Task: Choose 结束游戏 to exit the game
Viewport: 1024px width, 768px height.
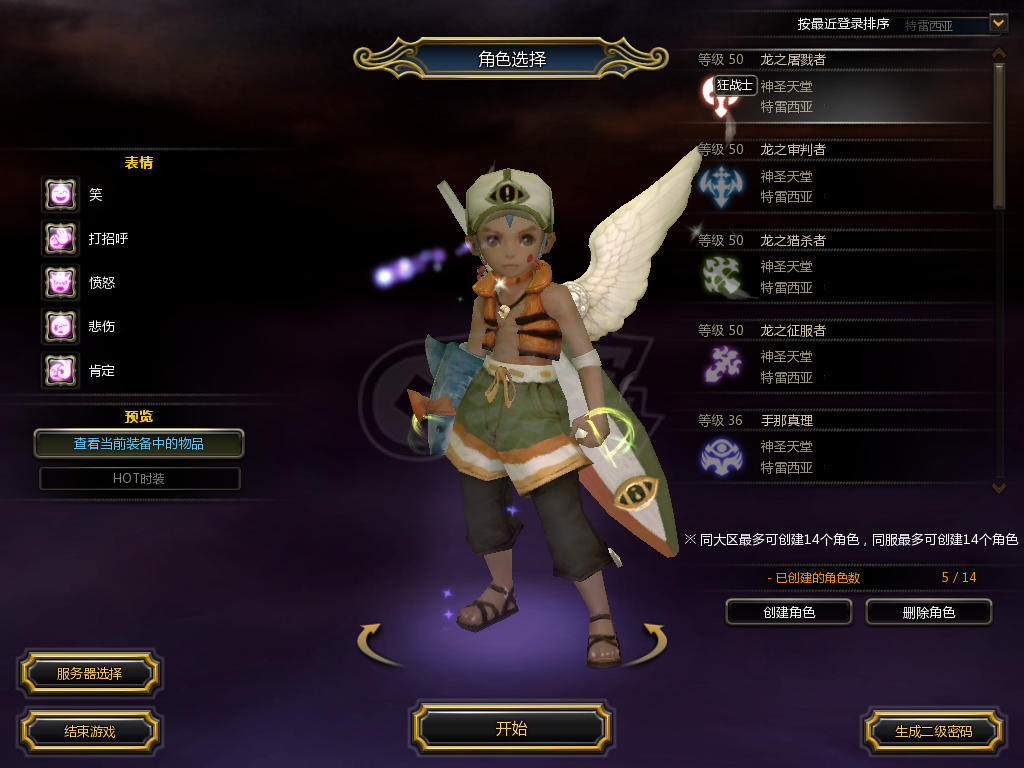Action: pos(89,731)
